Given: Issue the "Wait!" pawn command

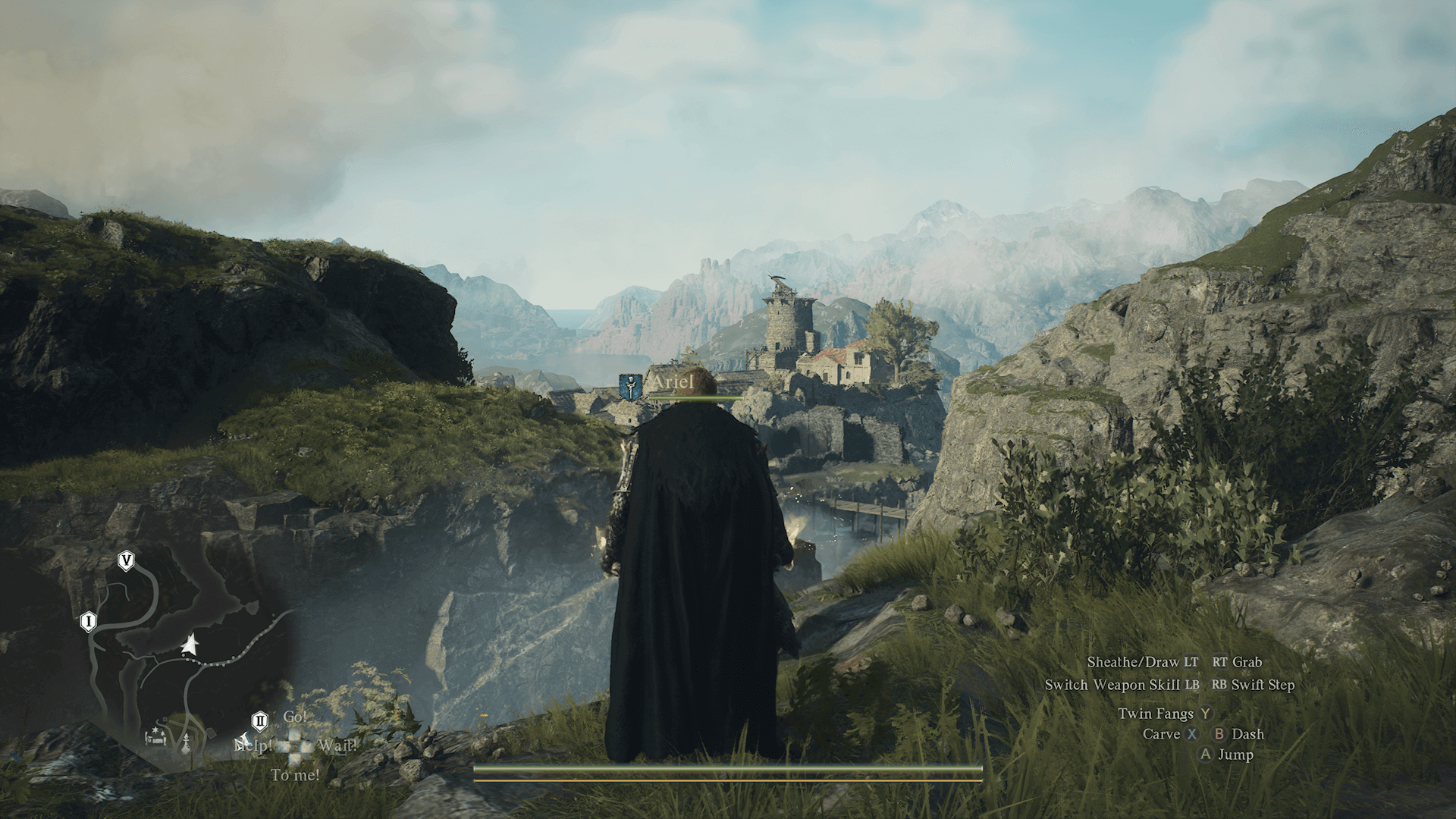Looking at the screenshot, I should pyautogui.click(x=337, y=746).
